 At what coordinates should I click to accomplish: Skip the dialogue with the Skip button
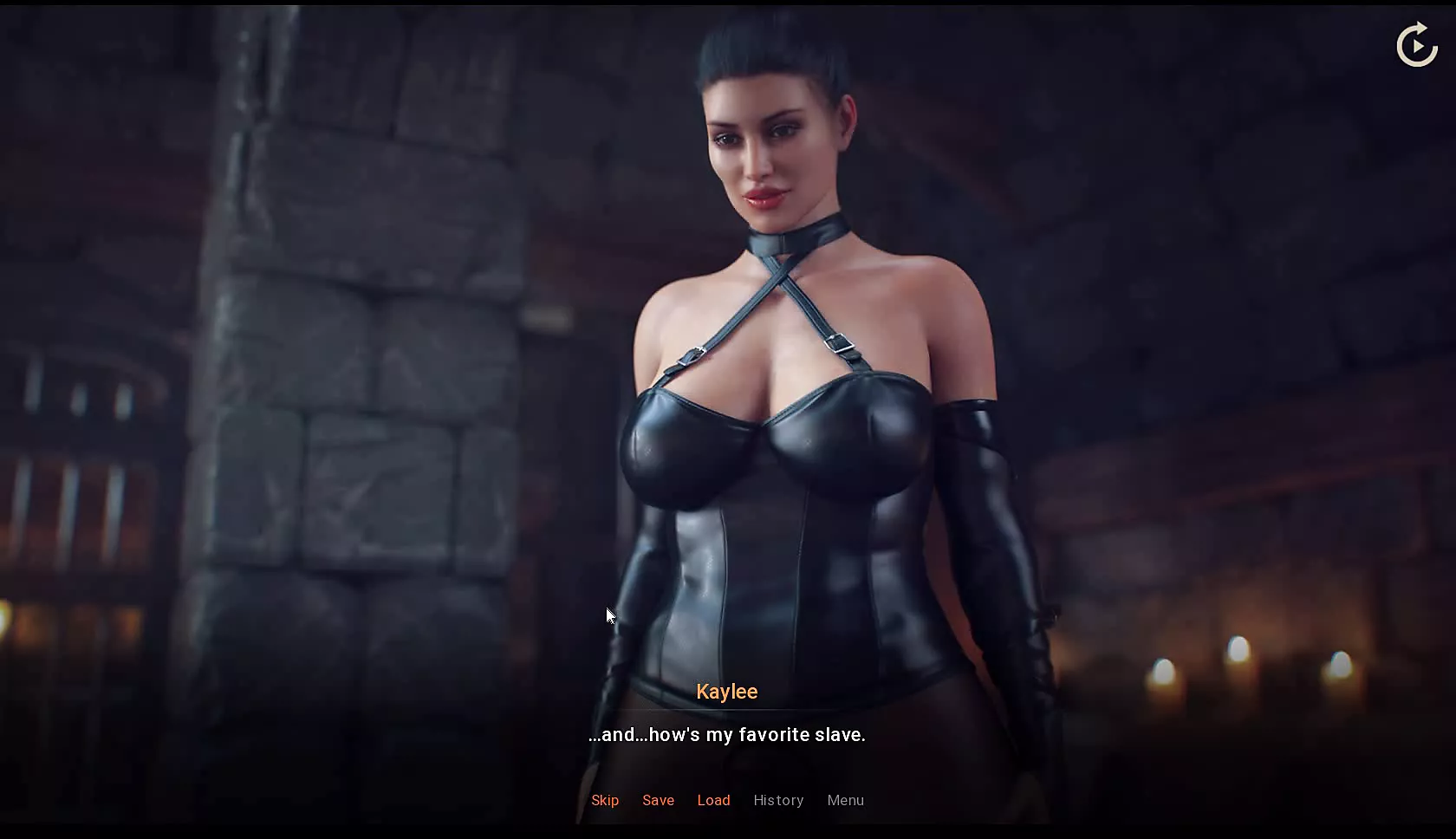[605, 800]
